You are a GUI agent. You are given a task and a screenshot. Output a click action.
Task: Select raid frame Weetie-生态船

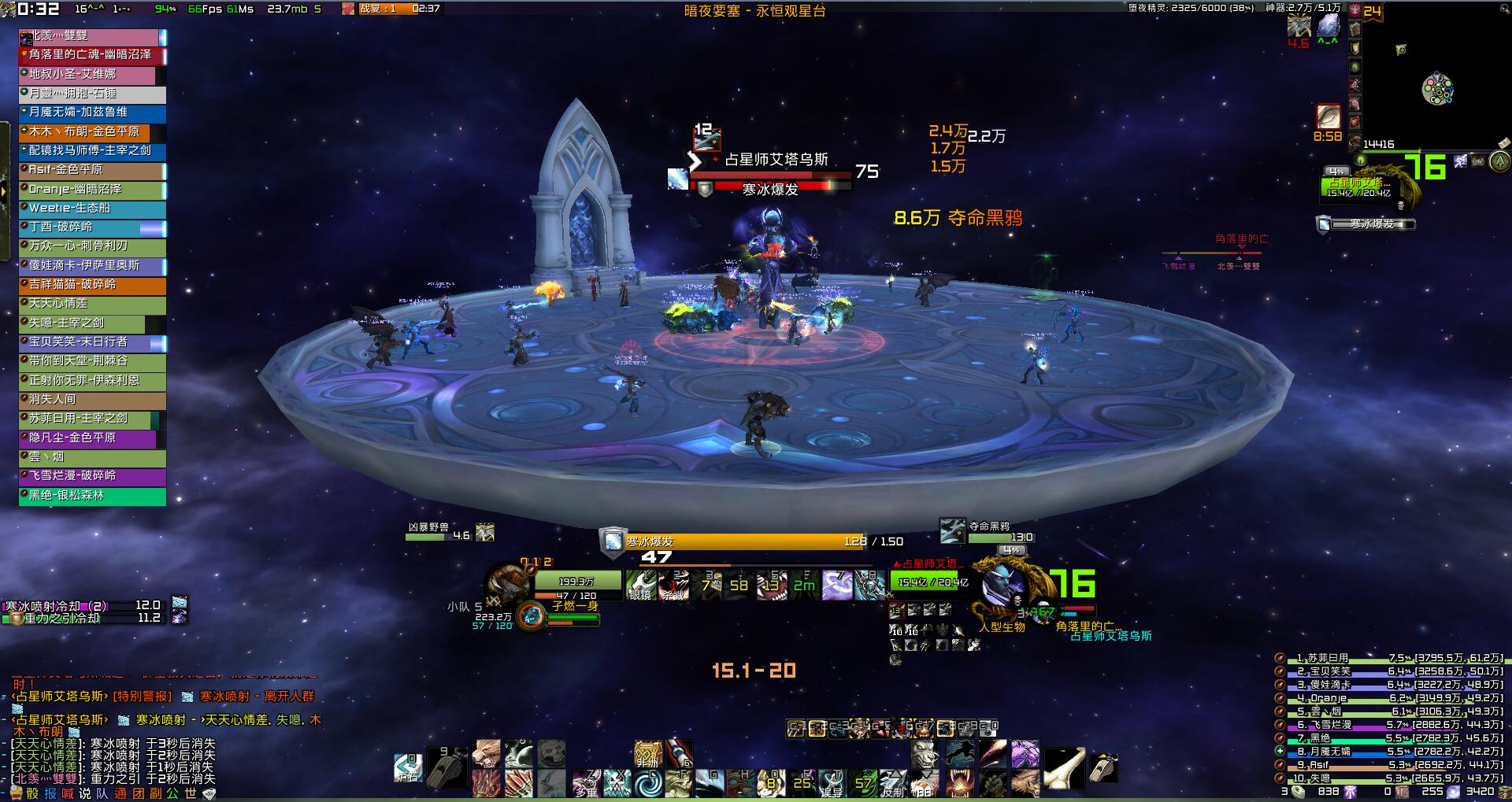click(x=92, y=209)
